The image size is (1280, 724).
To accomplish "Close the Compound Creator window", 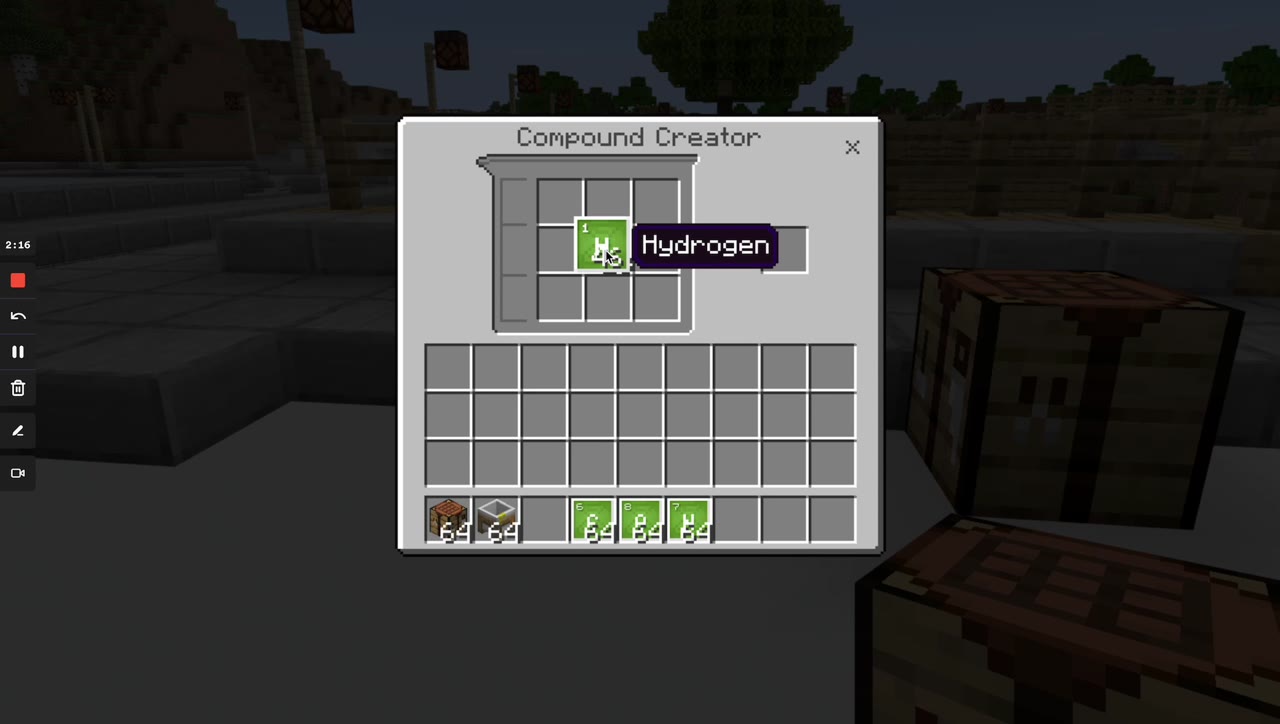I will [x=852, y=148].
